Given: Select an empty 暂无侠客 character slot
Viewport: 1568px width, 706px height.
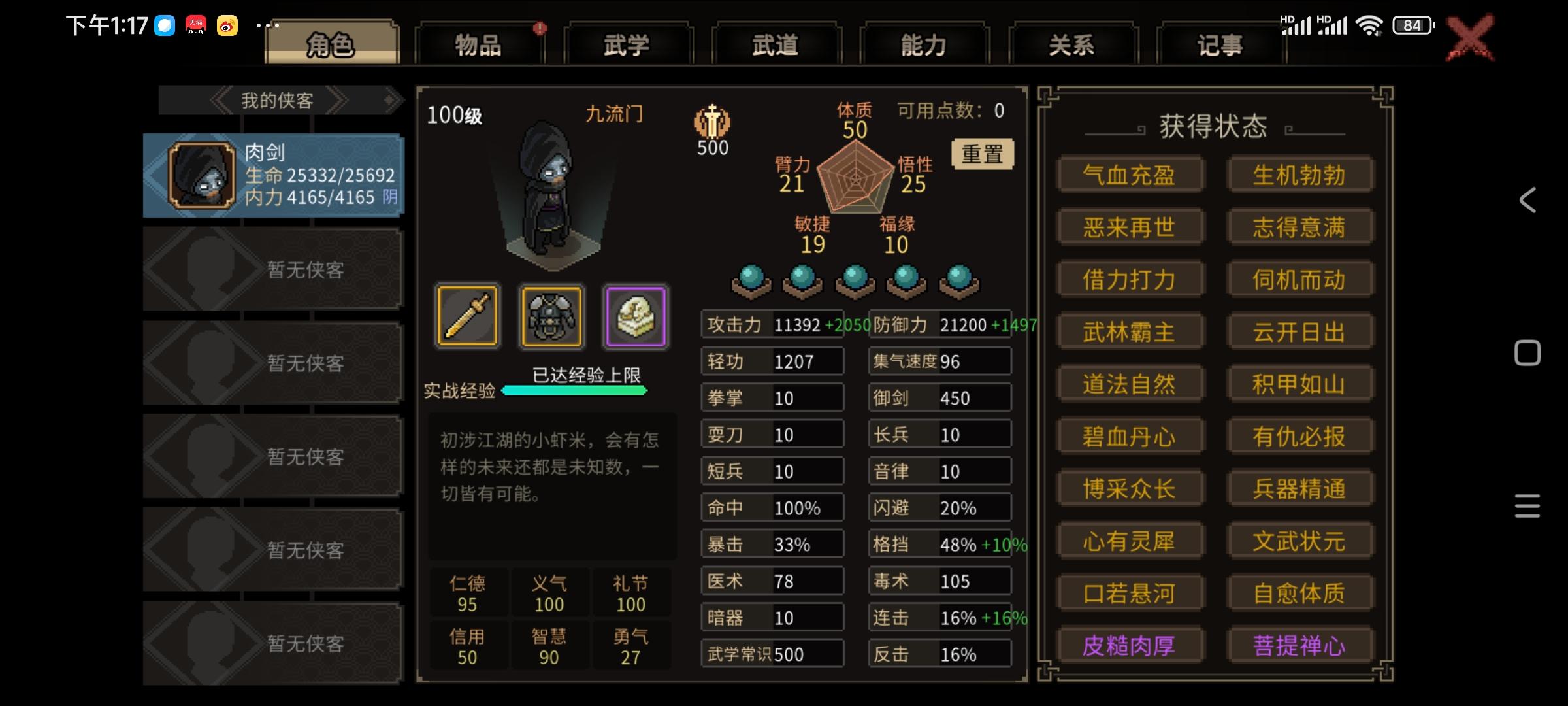Looking at the screenshot, I should pos(271,269).
